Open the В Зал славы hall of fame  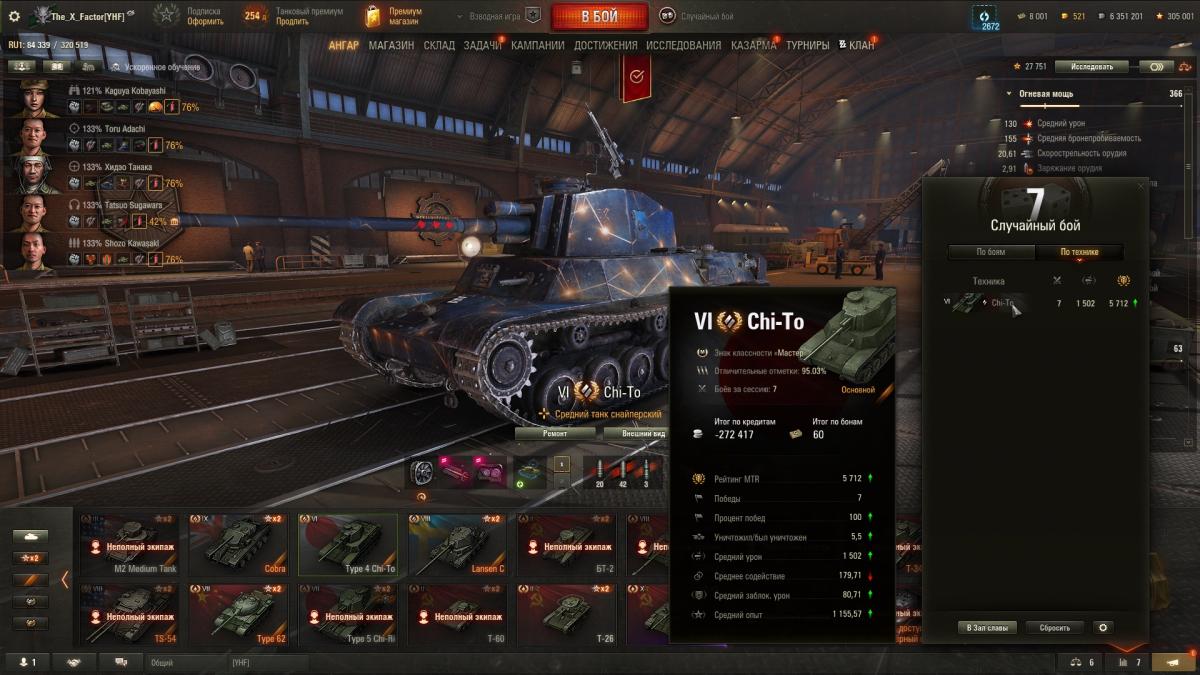point(987,628)
